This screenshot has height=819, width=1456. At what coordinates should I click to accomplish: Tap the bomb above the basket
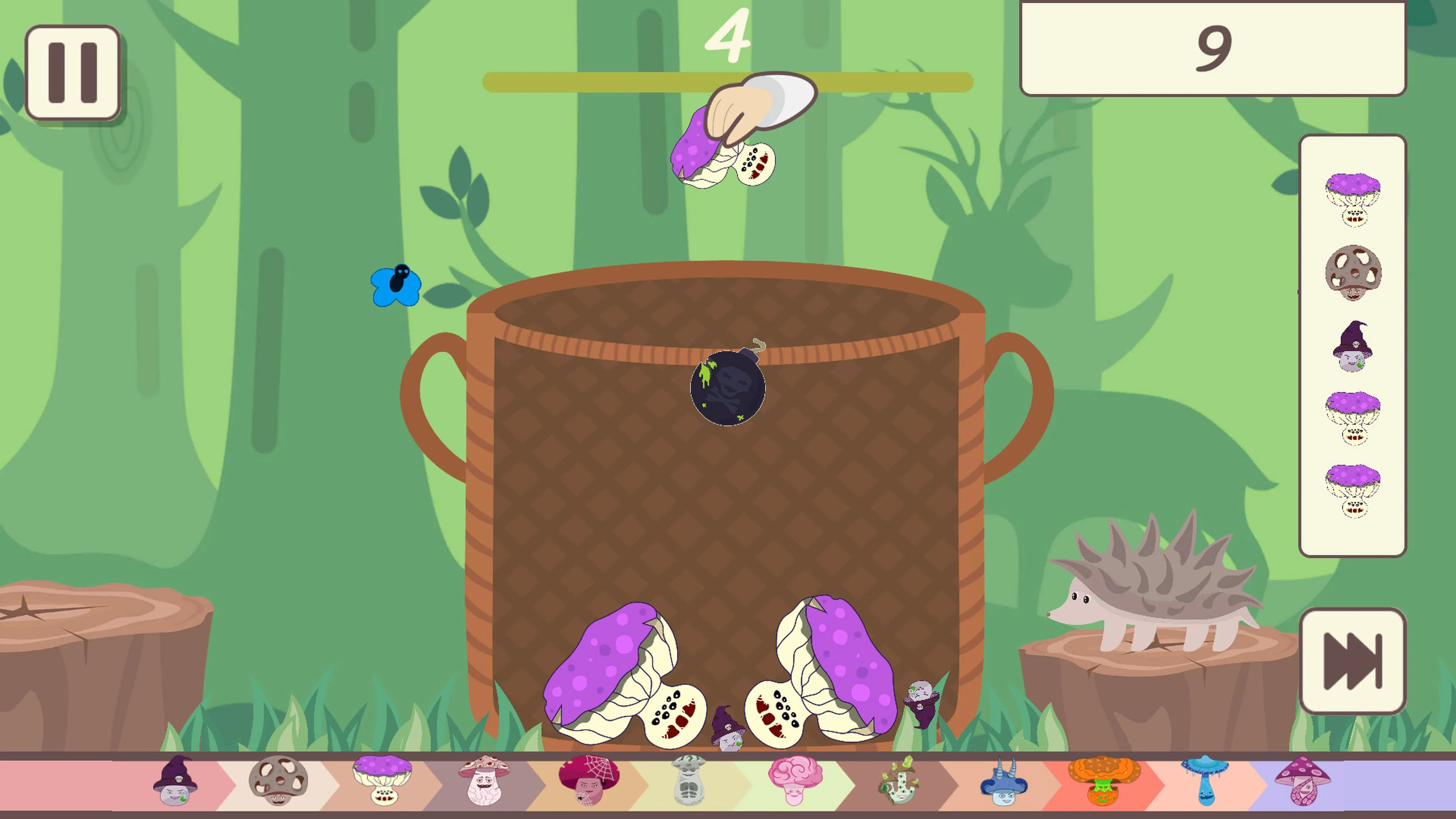click(728, 386)
